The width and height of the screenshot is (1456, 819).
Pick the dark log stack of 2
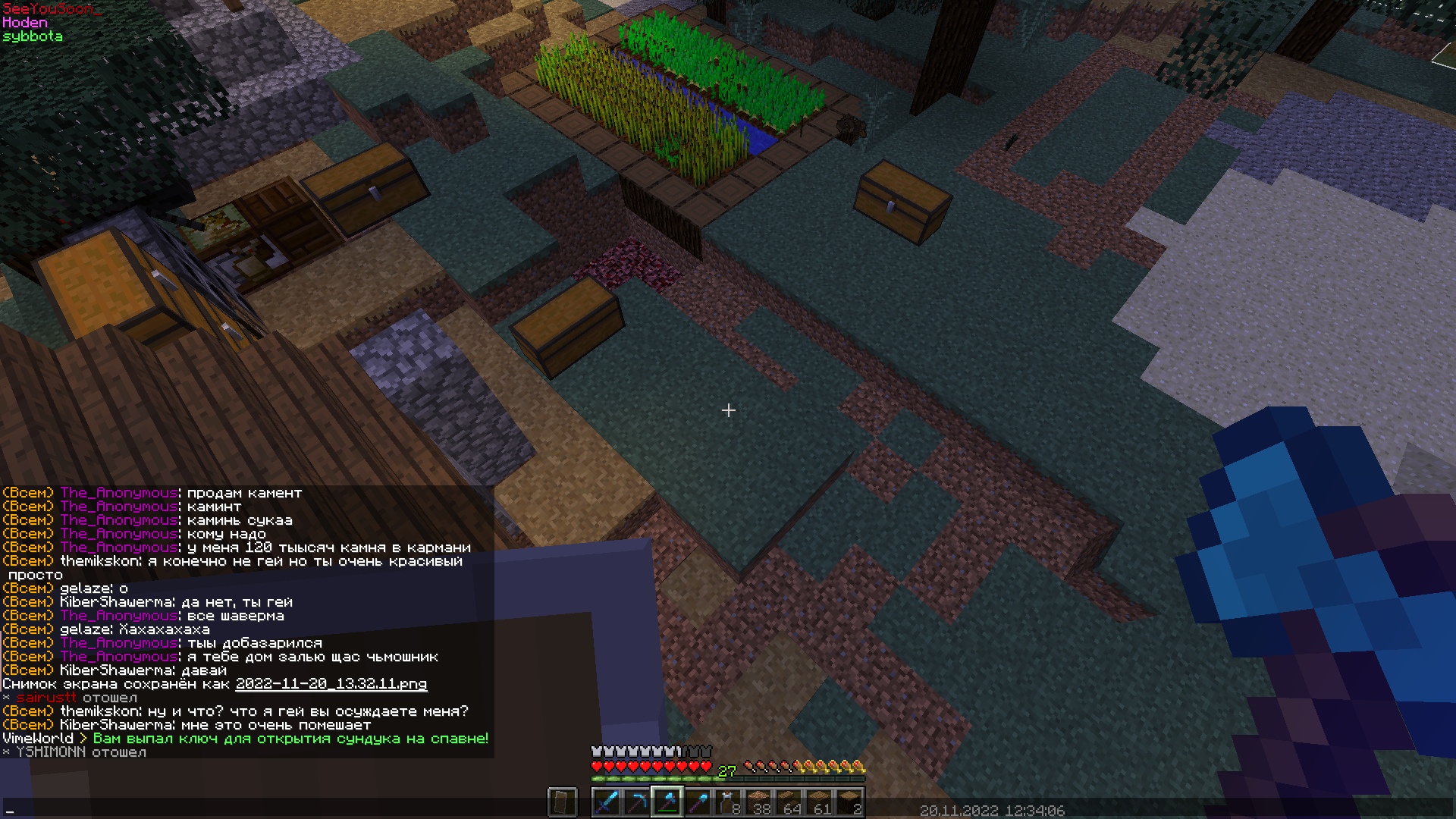tap(849, 802)
